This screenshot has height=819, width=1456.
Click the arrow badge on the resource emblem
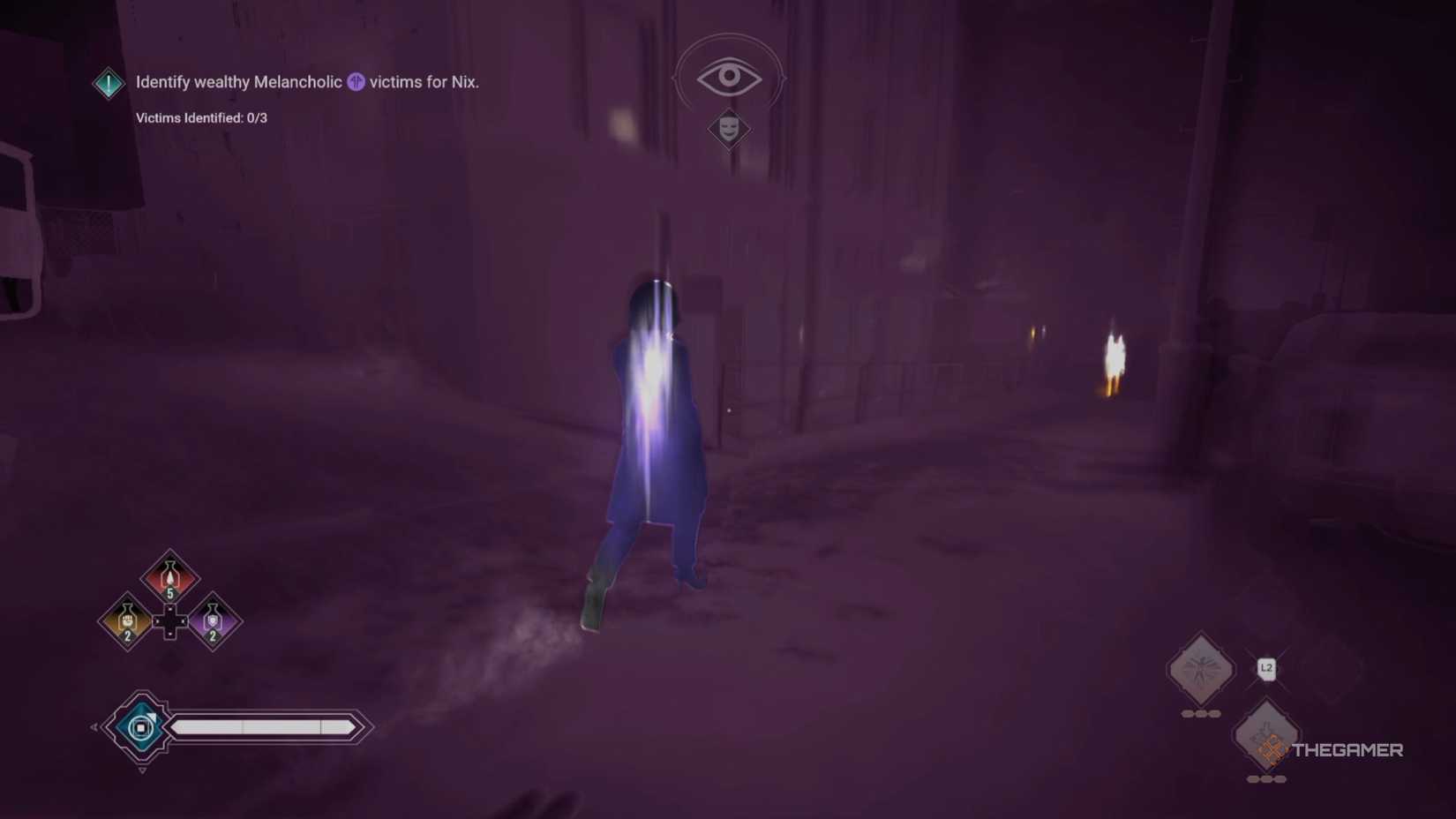click(x=152, y=717)
